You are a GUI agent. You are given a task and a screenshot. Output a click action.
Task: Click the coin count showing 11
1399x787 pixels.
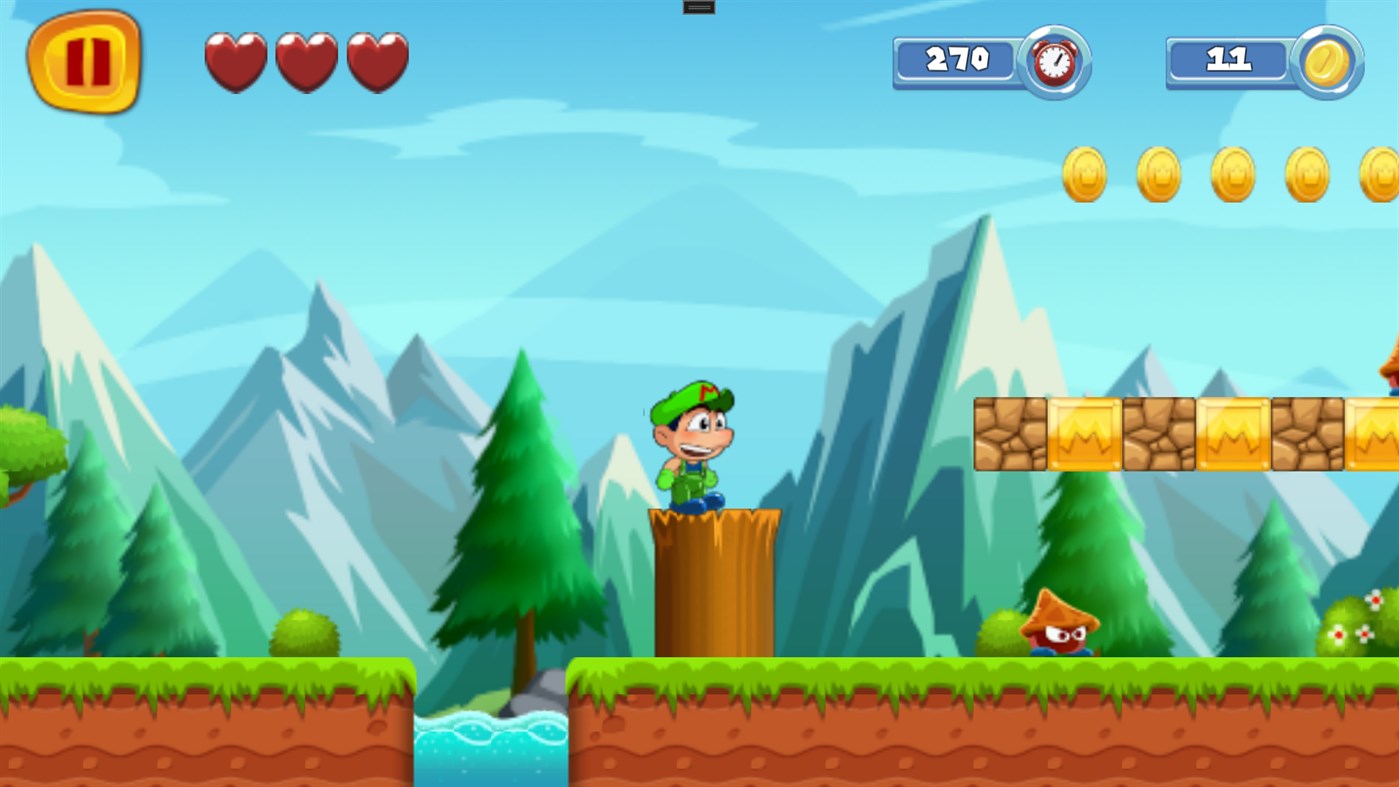coord(1229,59)
